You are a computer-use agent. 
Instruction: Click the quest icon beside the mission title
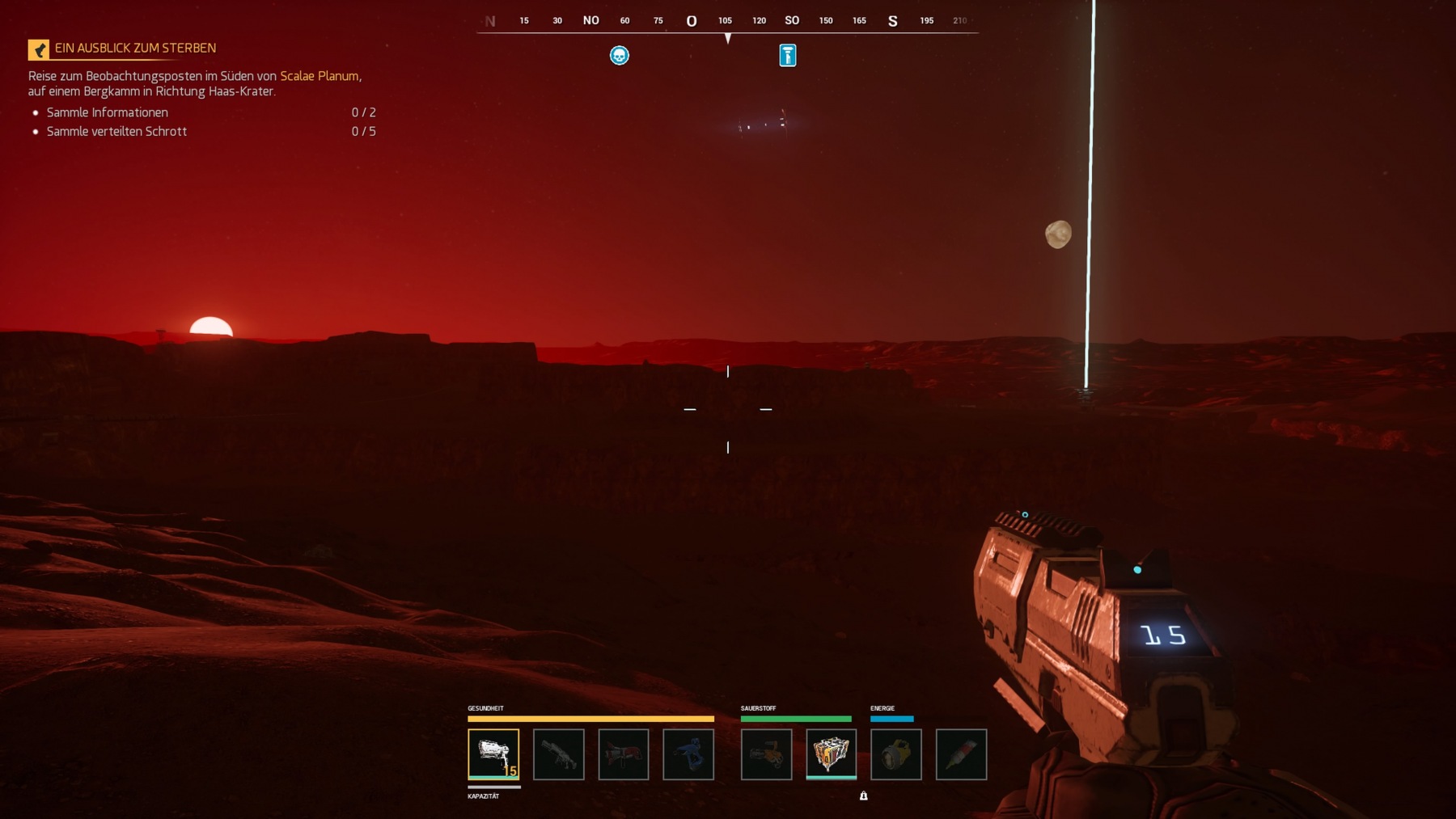coord(39,50)
